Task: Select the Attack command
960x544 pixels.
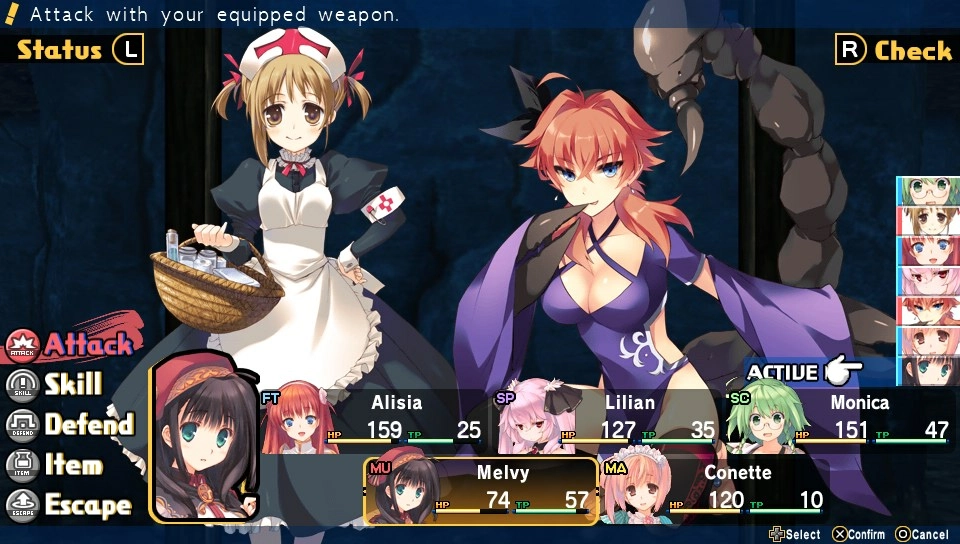Action: pos(72,345)
